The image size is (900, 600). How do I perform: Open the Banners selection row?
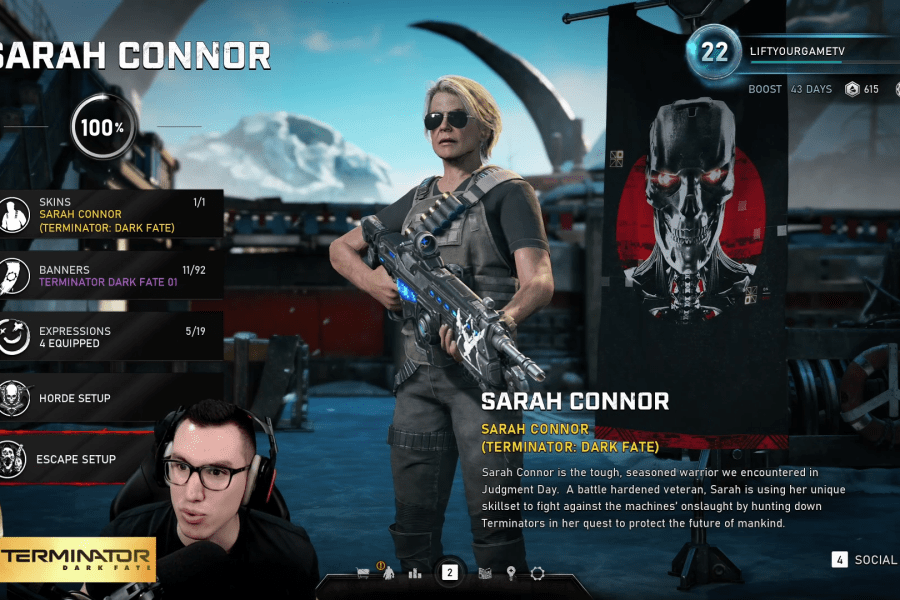point(110,275)
